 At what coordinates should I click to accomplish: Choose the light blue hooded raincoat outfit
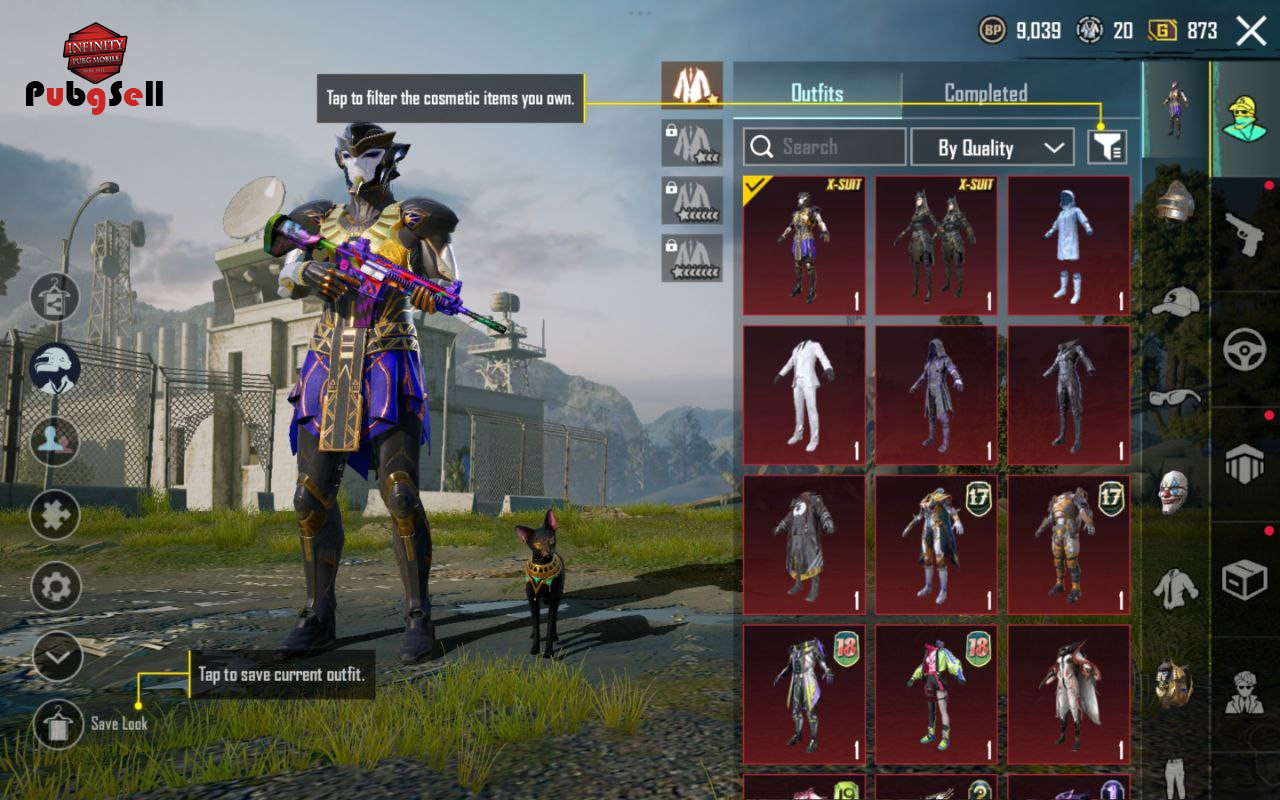coord(1068,246)
